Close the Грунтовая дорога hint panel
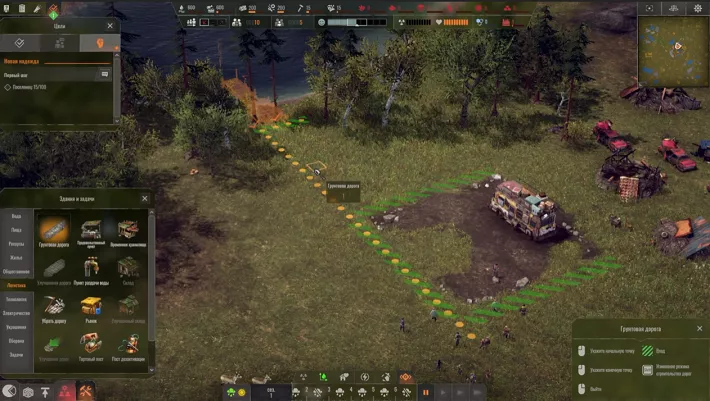The image size is (710, 401). click(700, 327)
